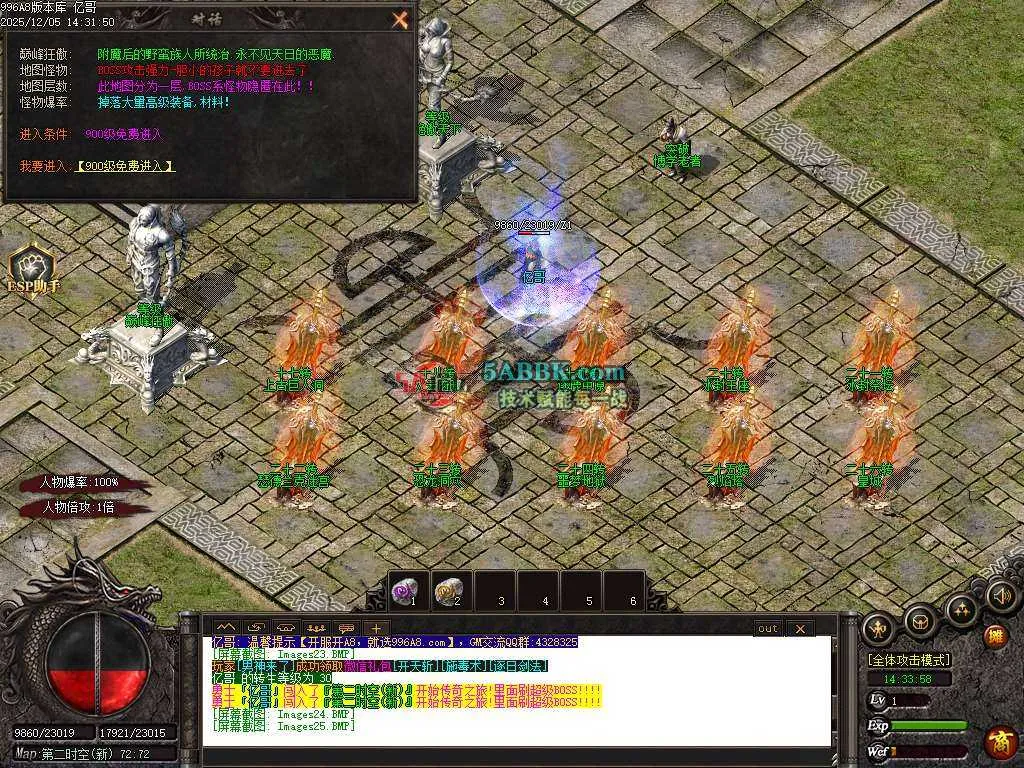Use the purple scroll in hotbar slot 1
1024x768 pixels.
pyautogui.click(x=408, y=592)
